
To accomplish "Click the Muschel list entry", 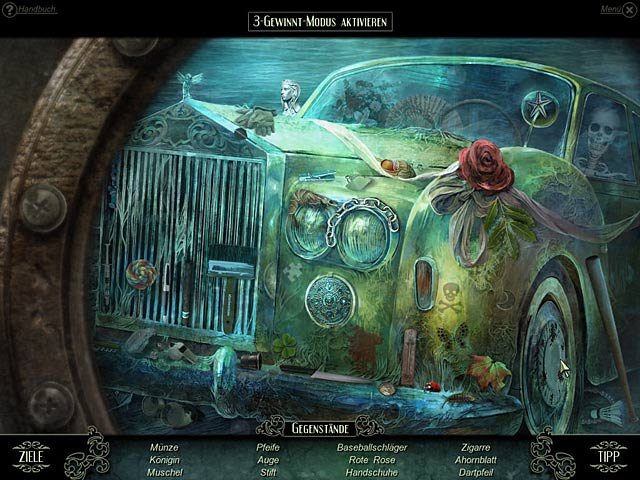I will pyautogui.click(x=164, y=471).
